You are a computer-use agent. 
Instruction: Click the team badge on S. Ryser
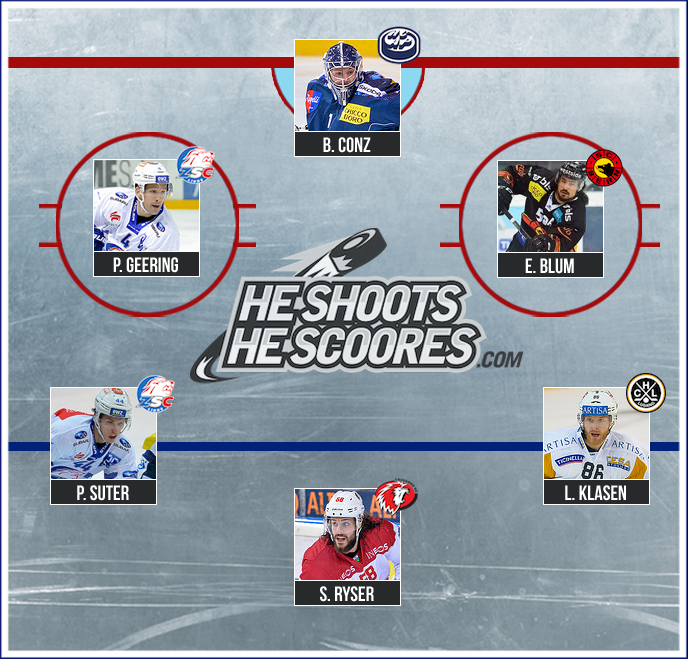pos(395,495)
